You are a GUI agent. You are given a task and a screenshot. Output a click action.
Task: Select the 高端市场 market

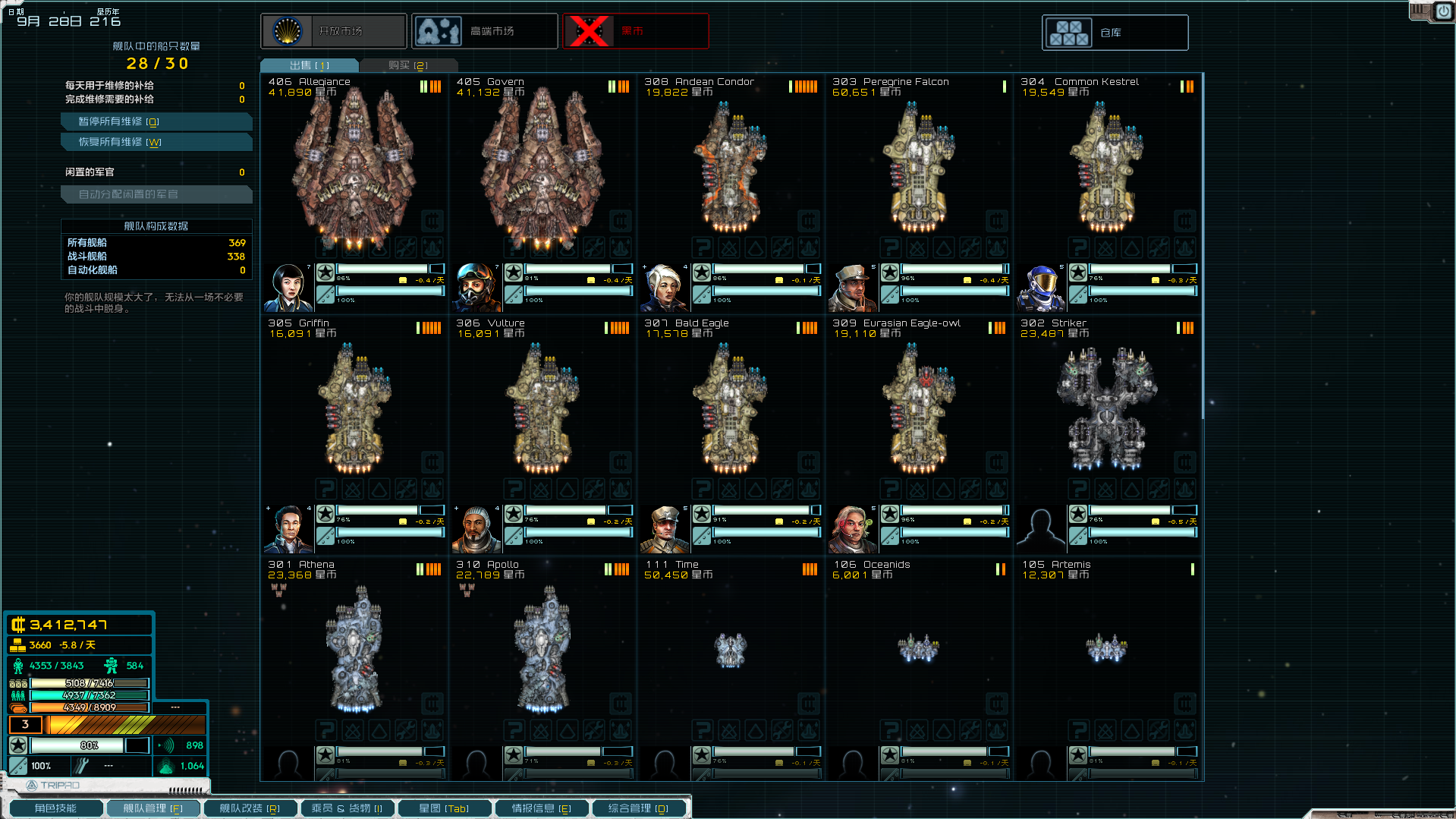[485, 31]
